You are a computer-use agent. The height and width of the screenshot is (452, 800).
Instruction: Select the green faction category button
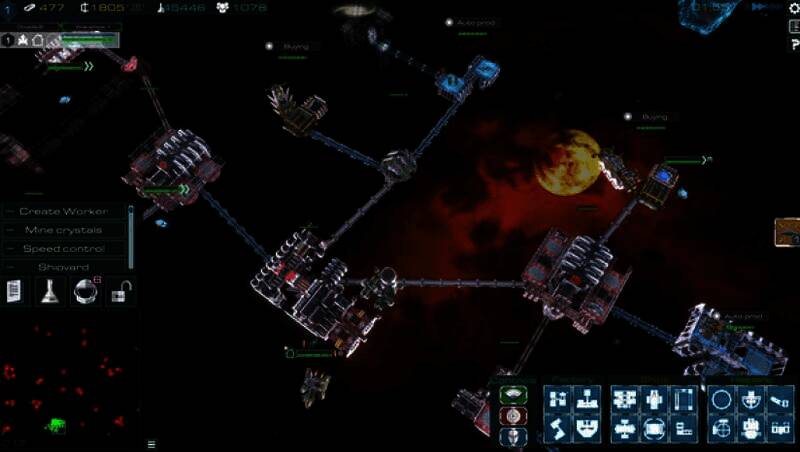click(513, 394)
